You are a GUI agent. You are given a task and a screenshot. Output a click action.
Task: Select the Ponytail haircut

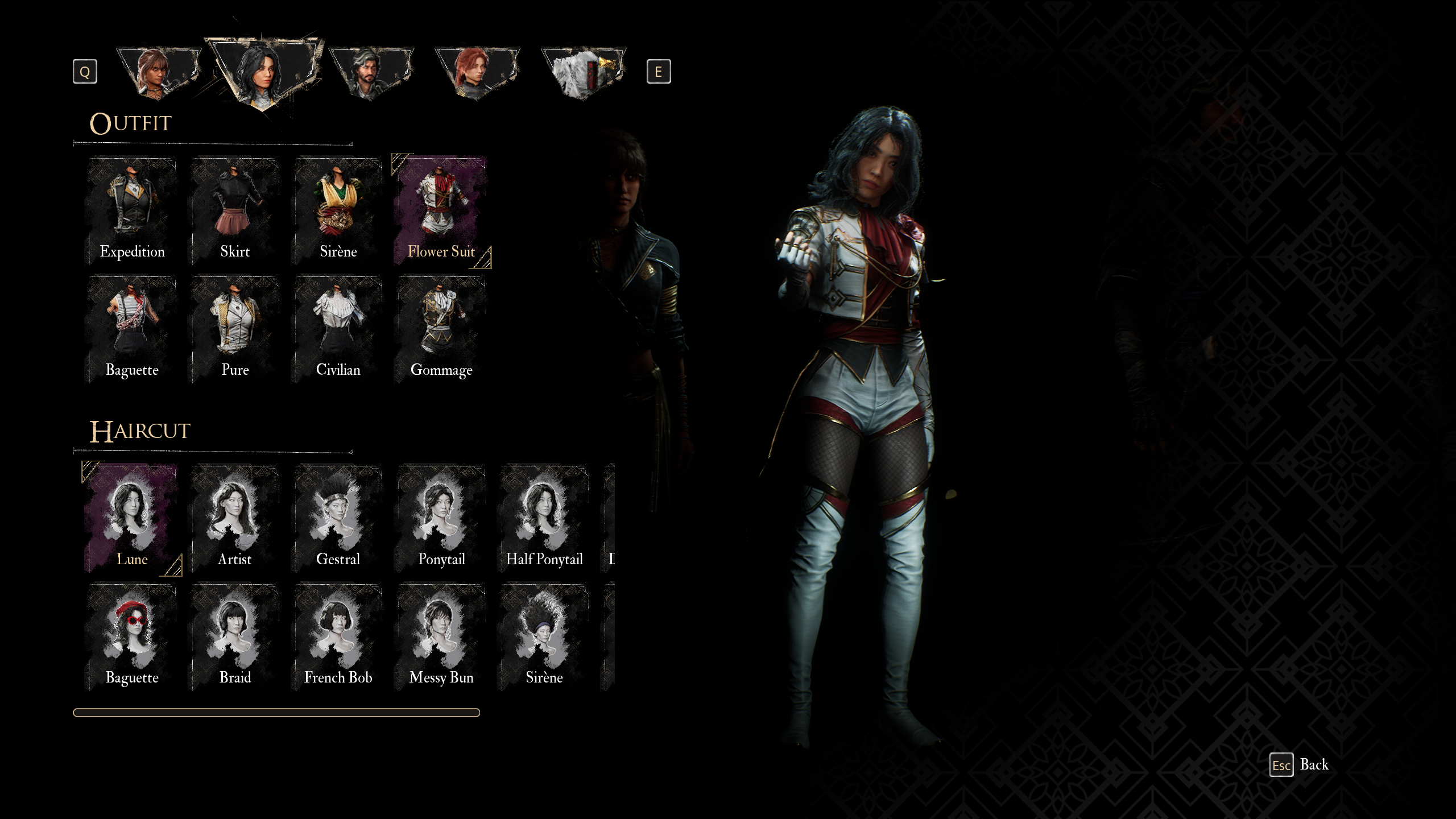[441, 519]
